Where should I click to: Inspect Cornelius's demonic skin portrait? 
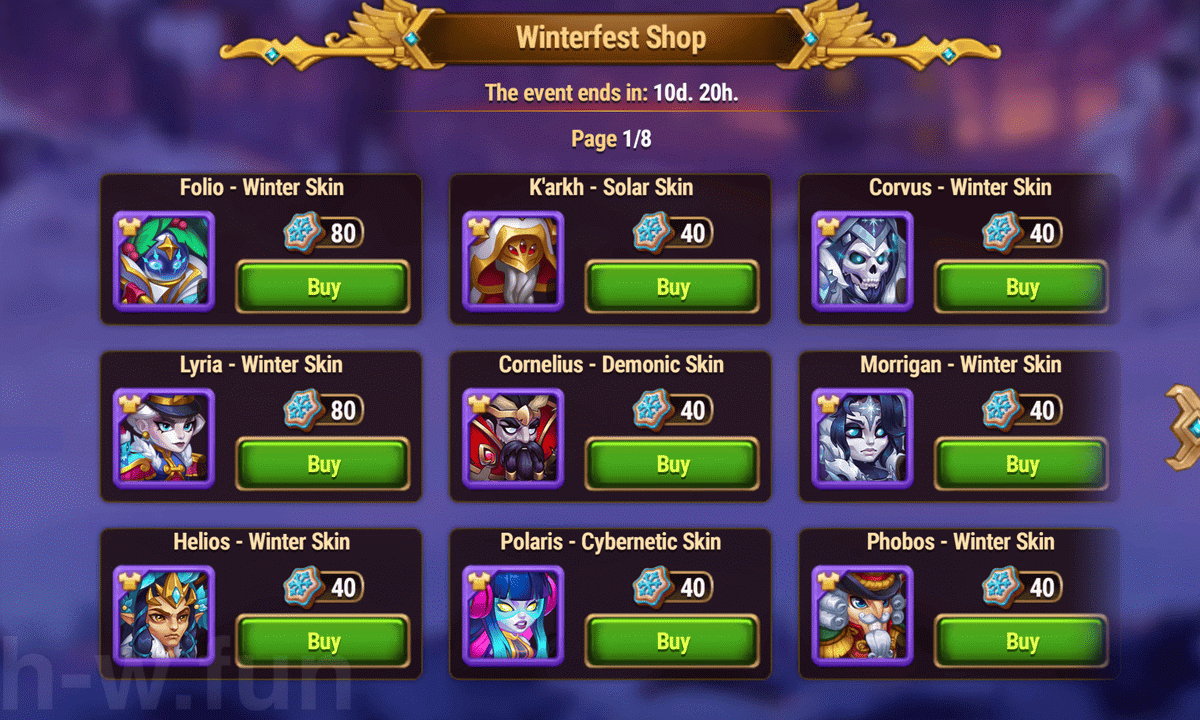click(513, 438)
